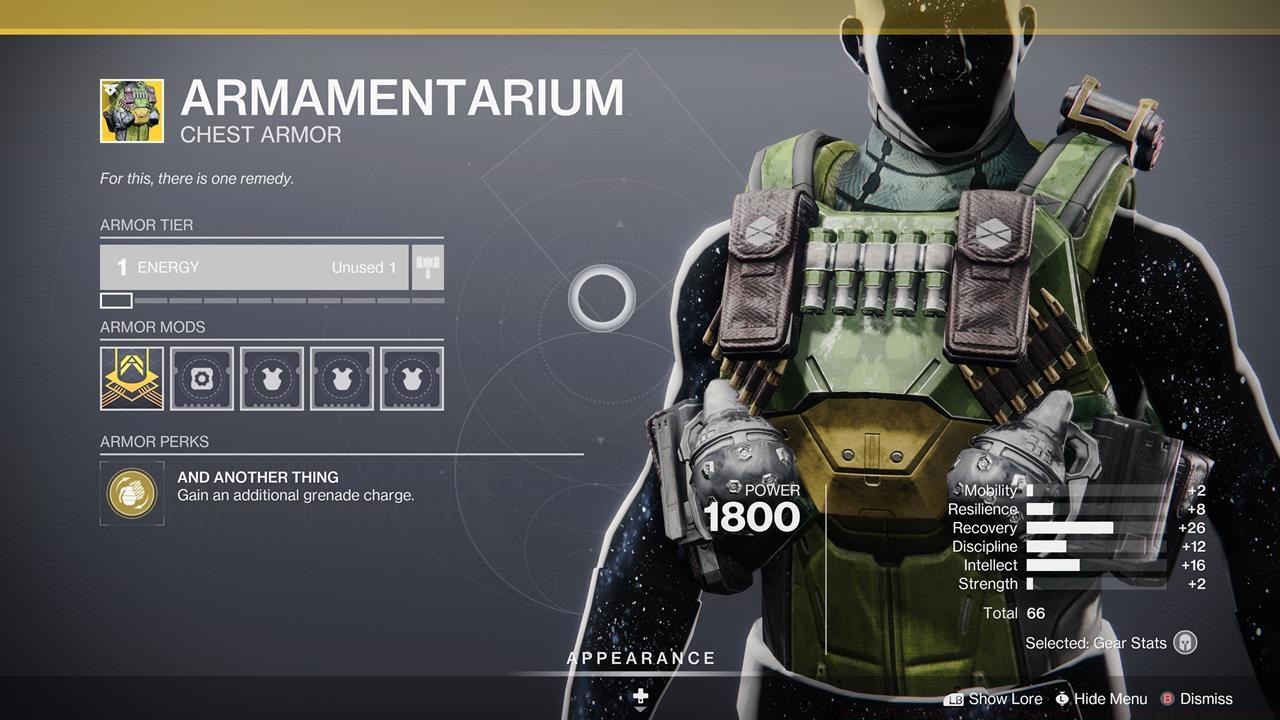Toggle the Gear Stats helmet icon
Viewport: 1280px width, 720px height.
click(1185, 643)
